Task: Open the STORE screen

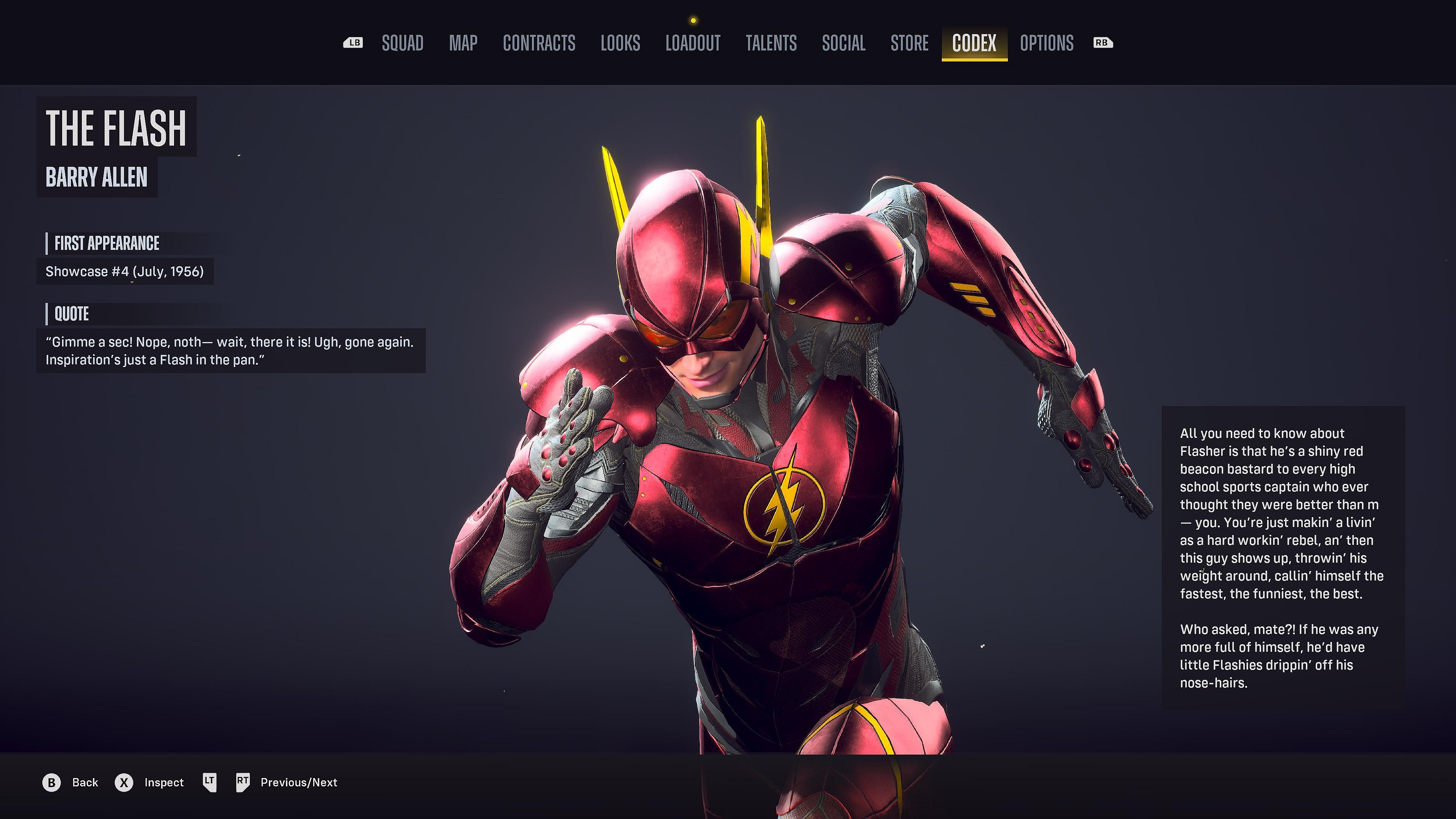Action: coord(910,44)
